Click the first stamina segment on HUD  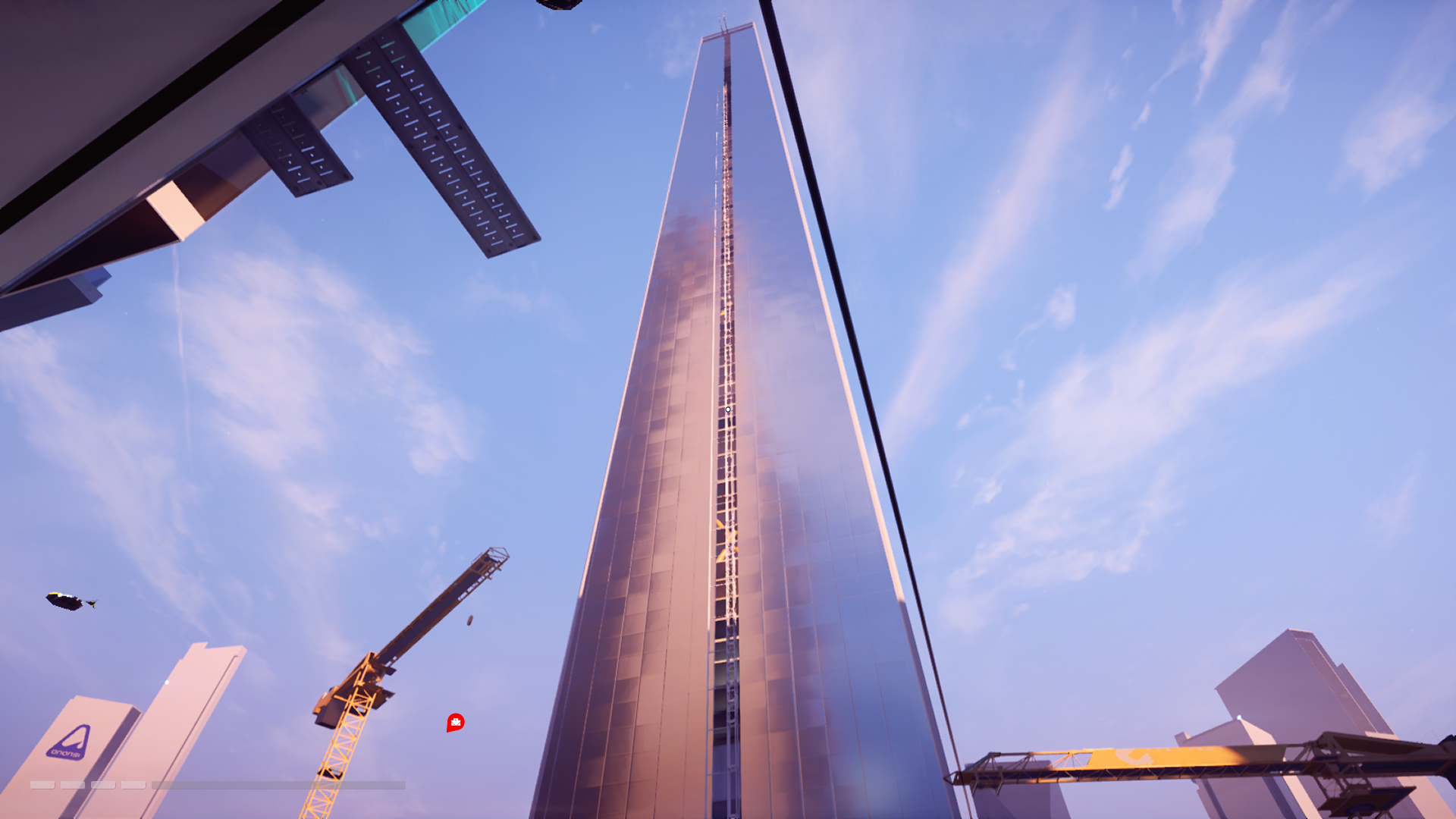point(43,786)
